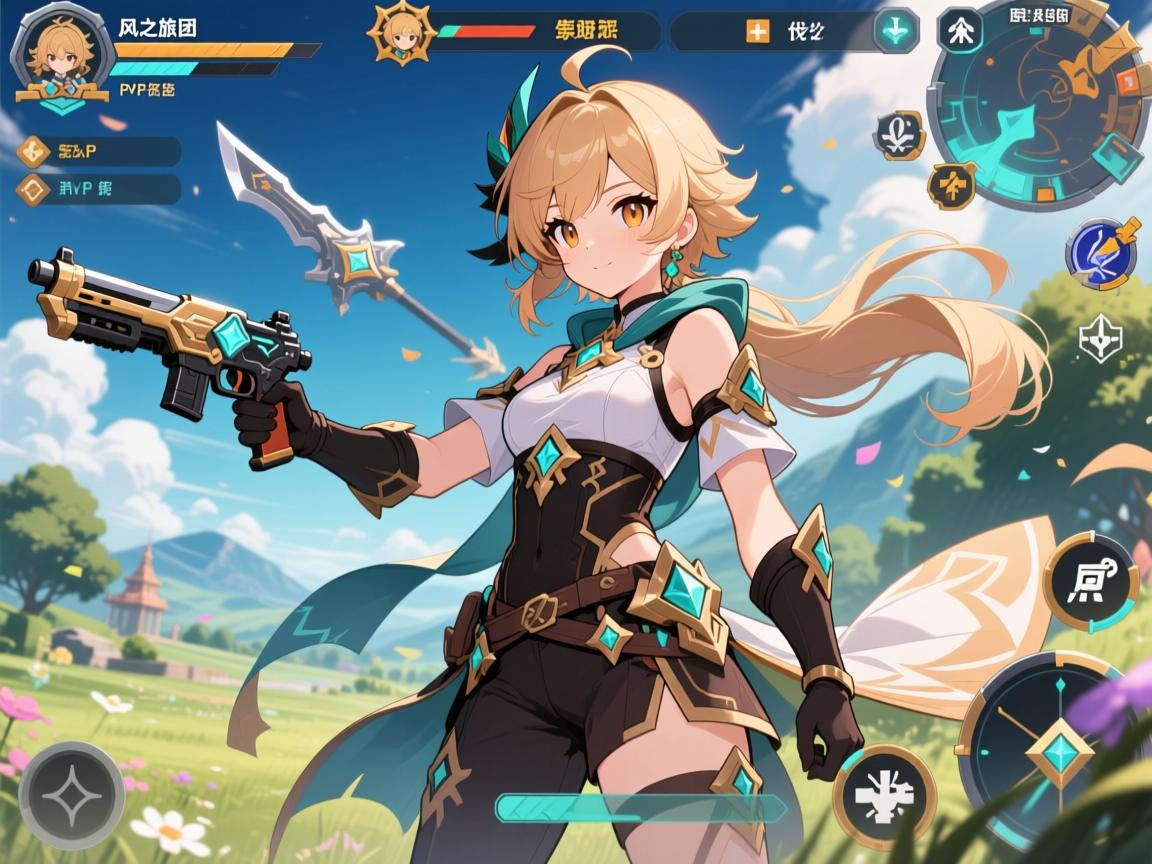
Task: Activate the gold-ringed skill with white glyph
Action: (1090, 581)
